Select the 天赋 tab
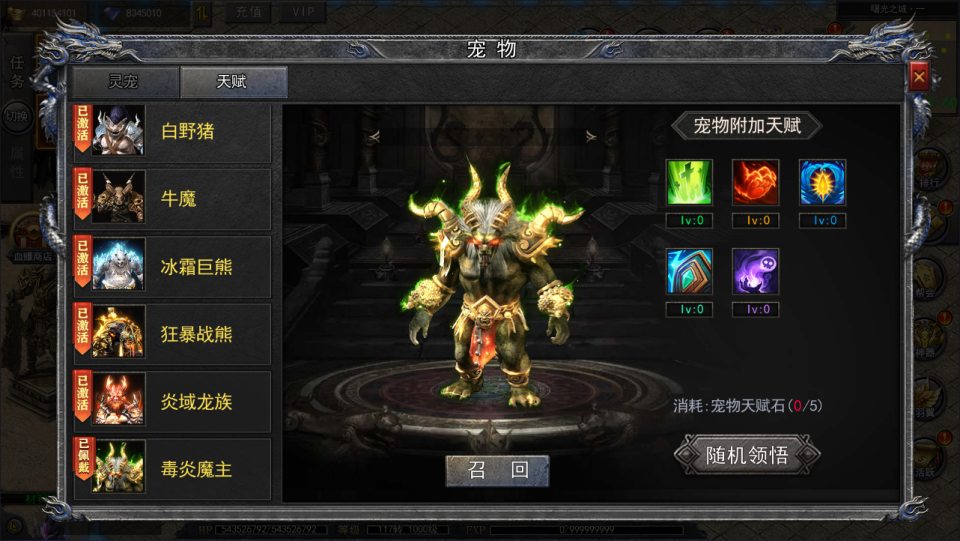This screenshot has width=960, height=541. pyautogui.click(x=234, y=83)
